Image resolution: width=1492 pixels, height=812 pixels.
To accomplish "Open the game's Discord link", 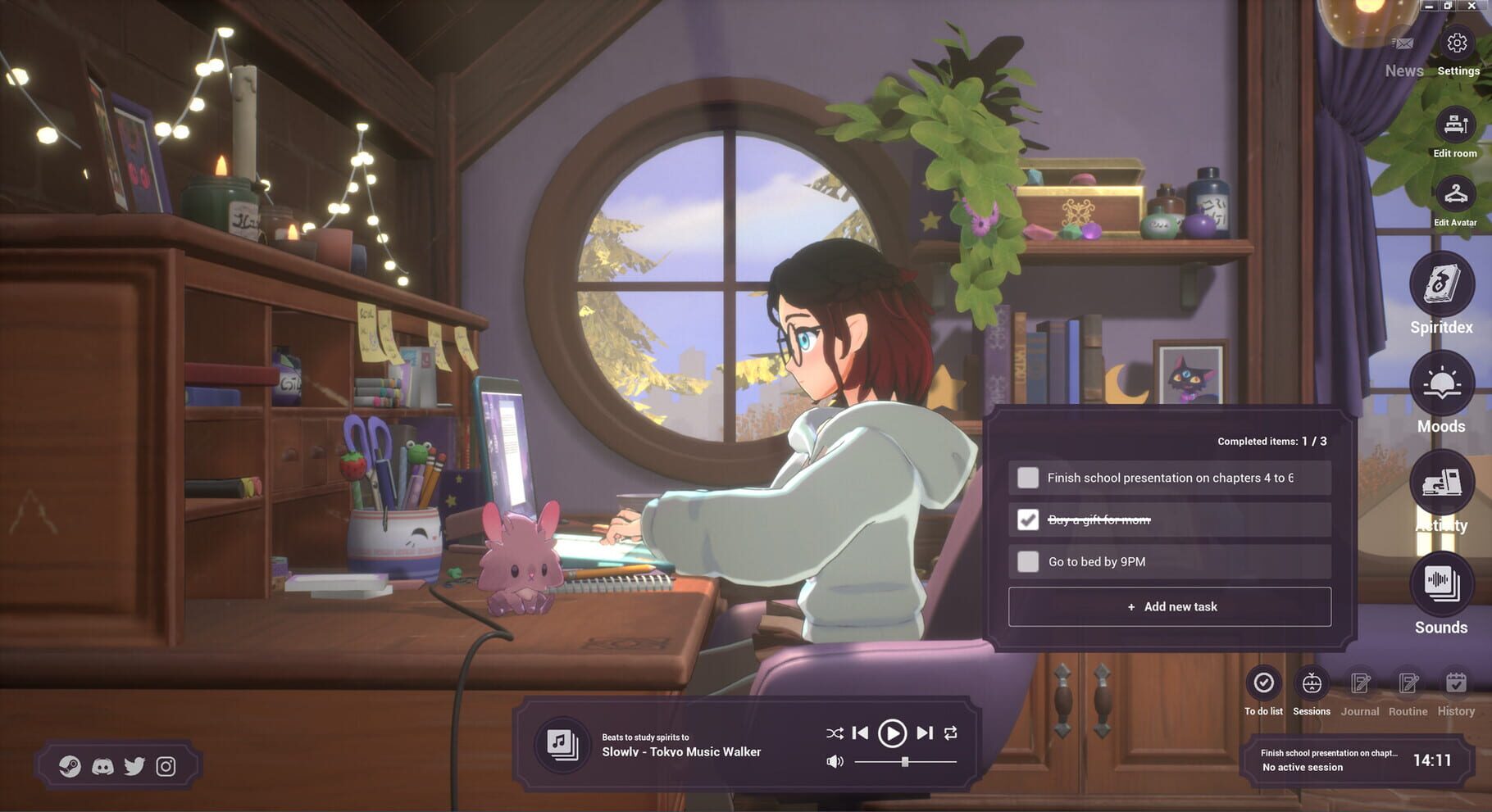I will click(x=102, y=767).
